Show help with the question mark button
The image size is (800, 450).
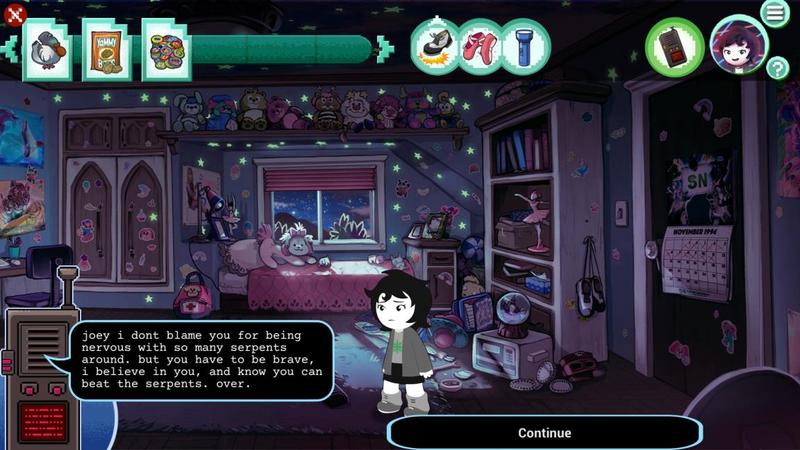tap(778, 68)
